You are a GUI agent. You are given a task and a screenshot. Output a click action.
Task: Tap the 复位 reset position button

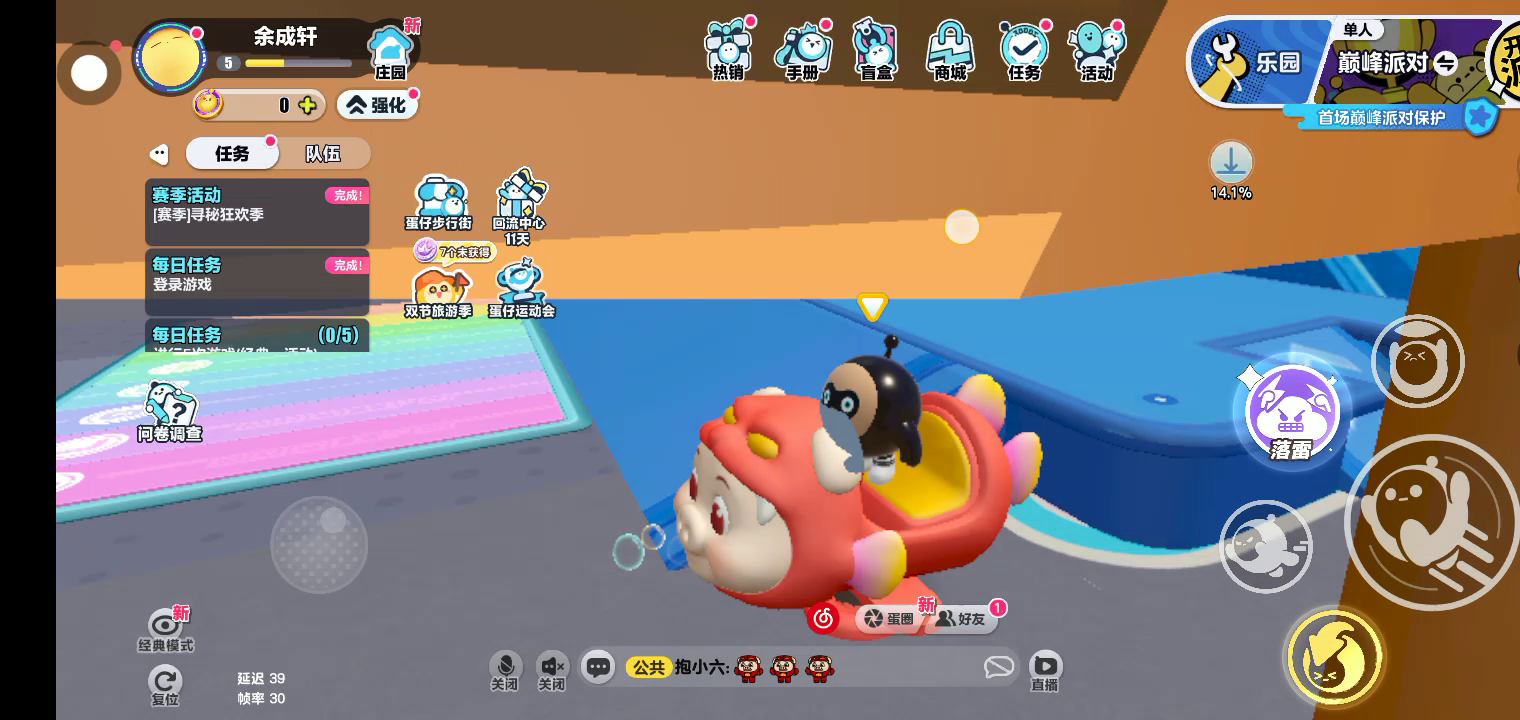point(165,685)
